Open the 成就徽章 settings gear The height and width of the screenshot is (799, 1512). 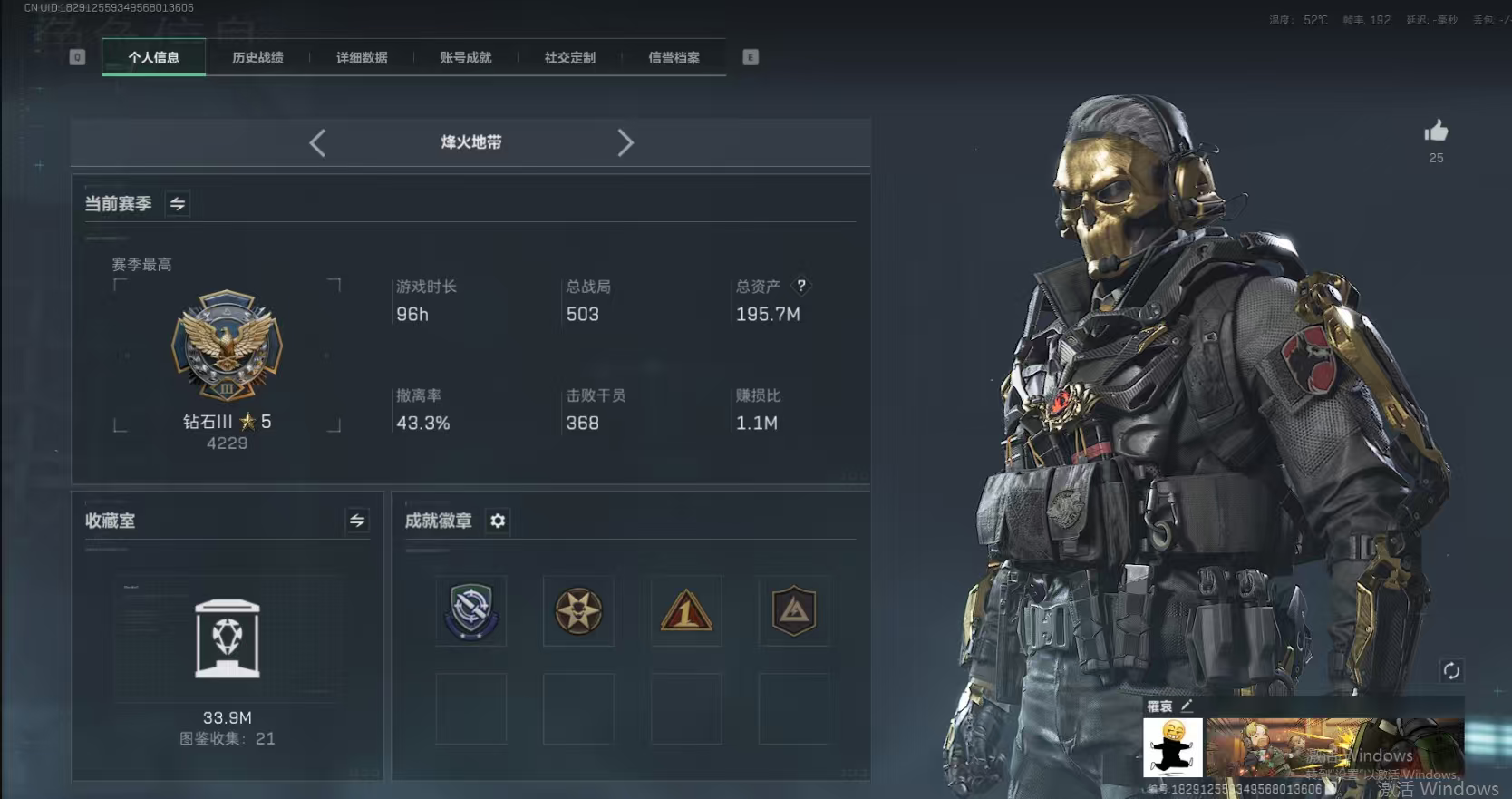click(497, 521)
